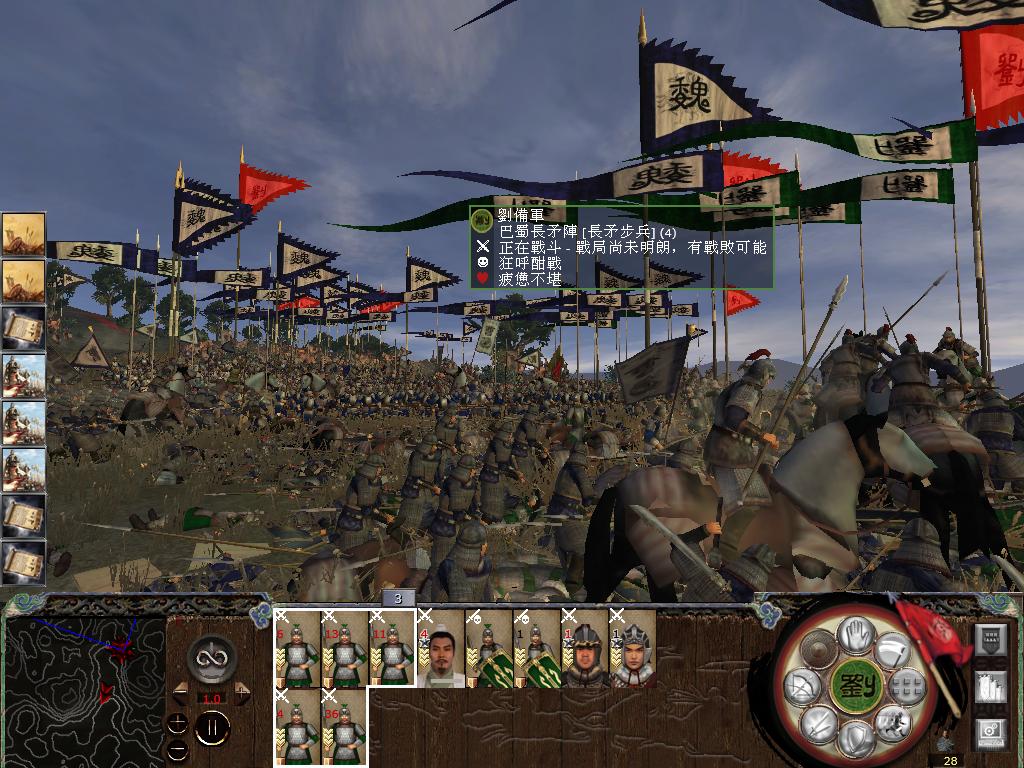Open the group formations grid button
The image size is (1024, 768).
point(906,686)
